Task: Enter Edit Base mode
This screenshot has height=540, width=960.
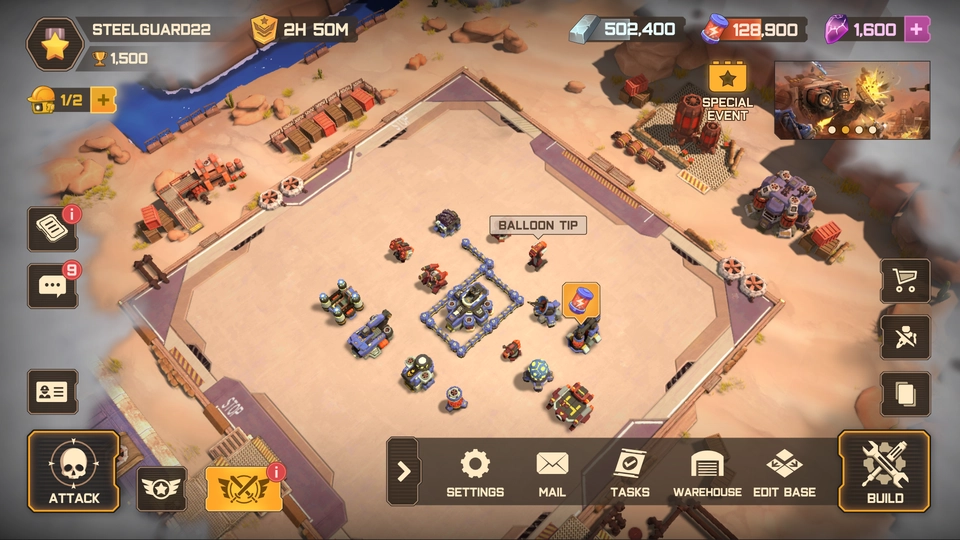Action: point(785,472)
